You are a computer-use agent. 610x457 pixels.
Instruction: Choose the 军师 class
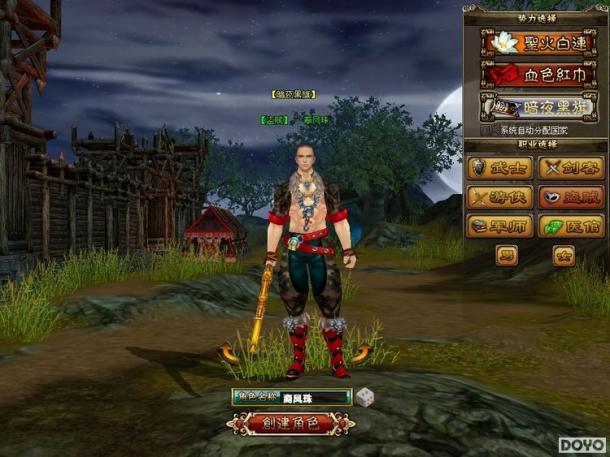click(x=499, y=227)
